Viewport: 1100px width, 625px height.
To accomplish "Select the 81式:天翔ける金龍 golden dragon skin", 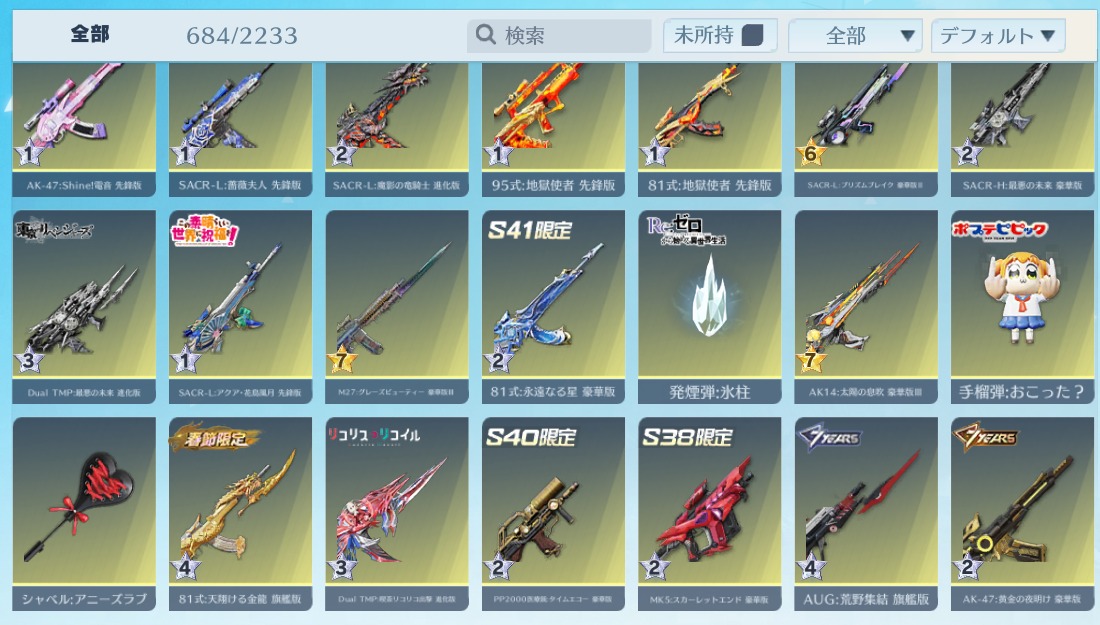I will [240, 512].
